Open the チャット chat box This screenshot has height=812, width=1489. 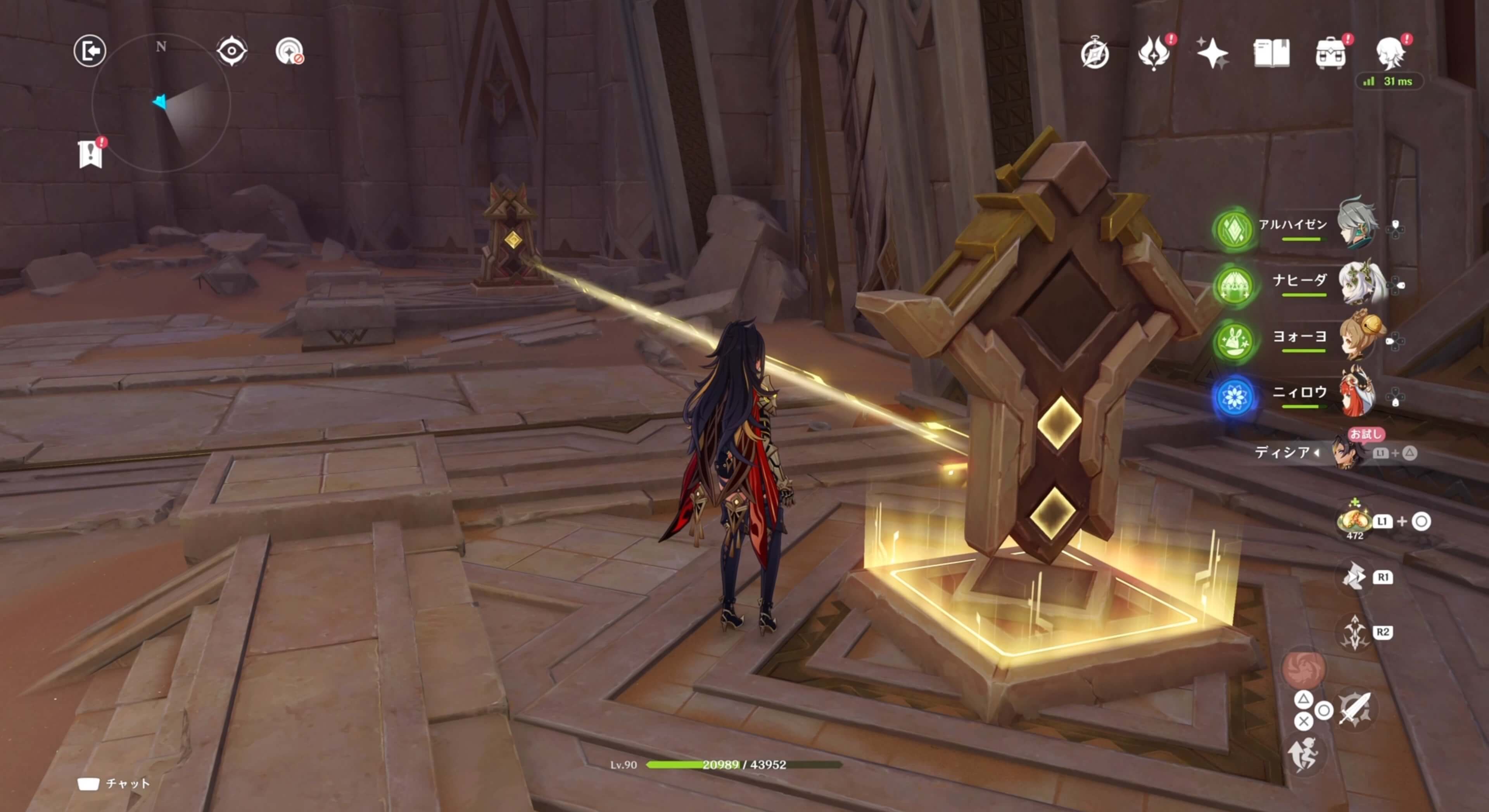click(114, 784)
